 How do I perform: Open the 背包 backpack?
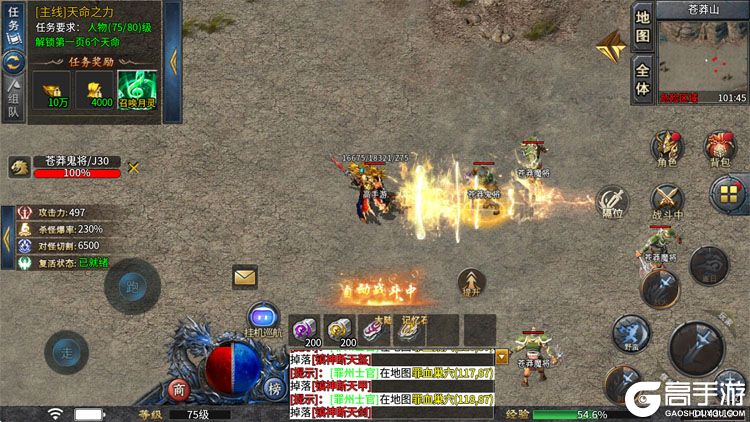[x=720, y=147]
